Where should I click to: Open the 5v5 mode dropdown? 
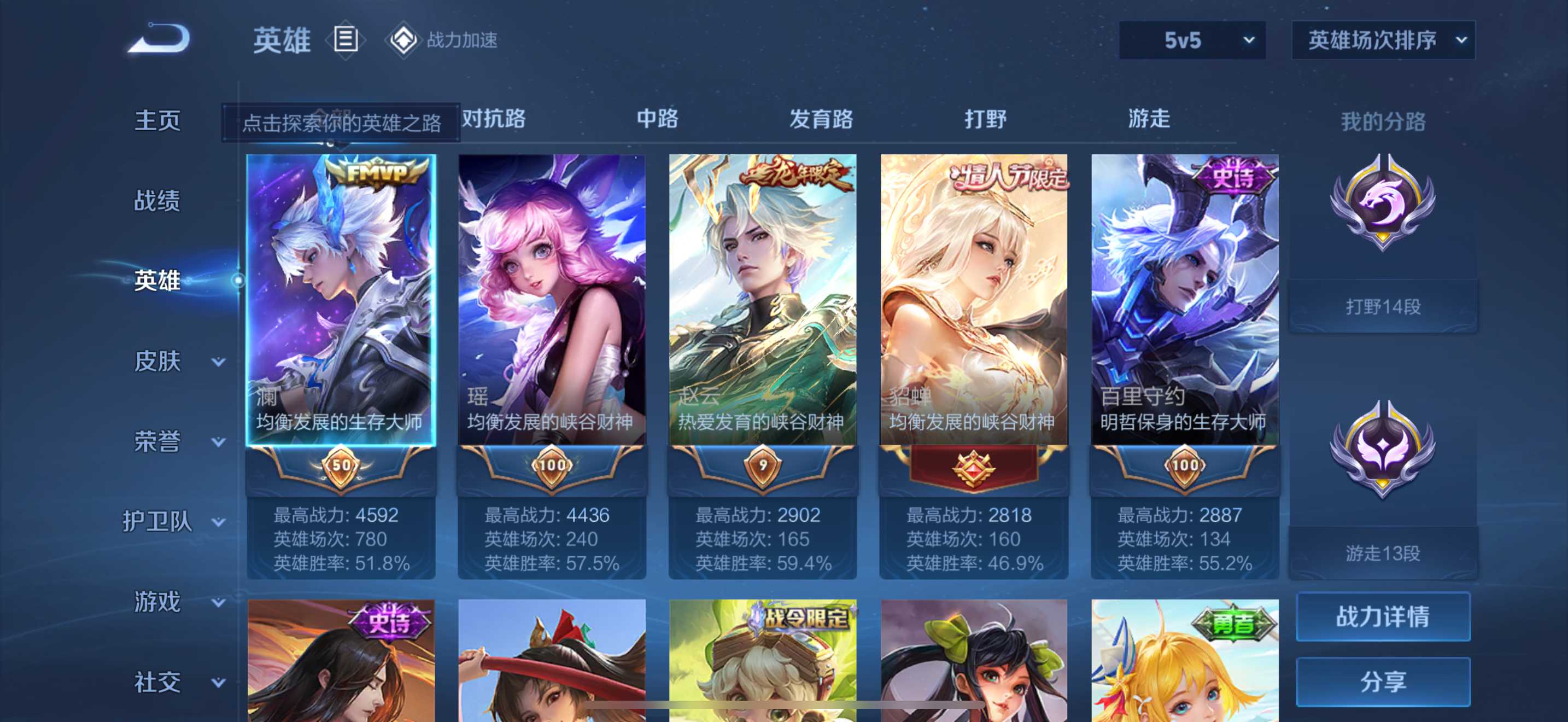[x=1191, y=40]
